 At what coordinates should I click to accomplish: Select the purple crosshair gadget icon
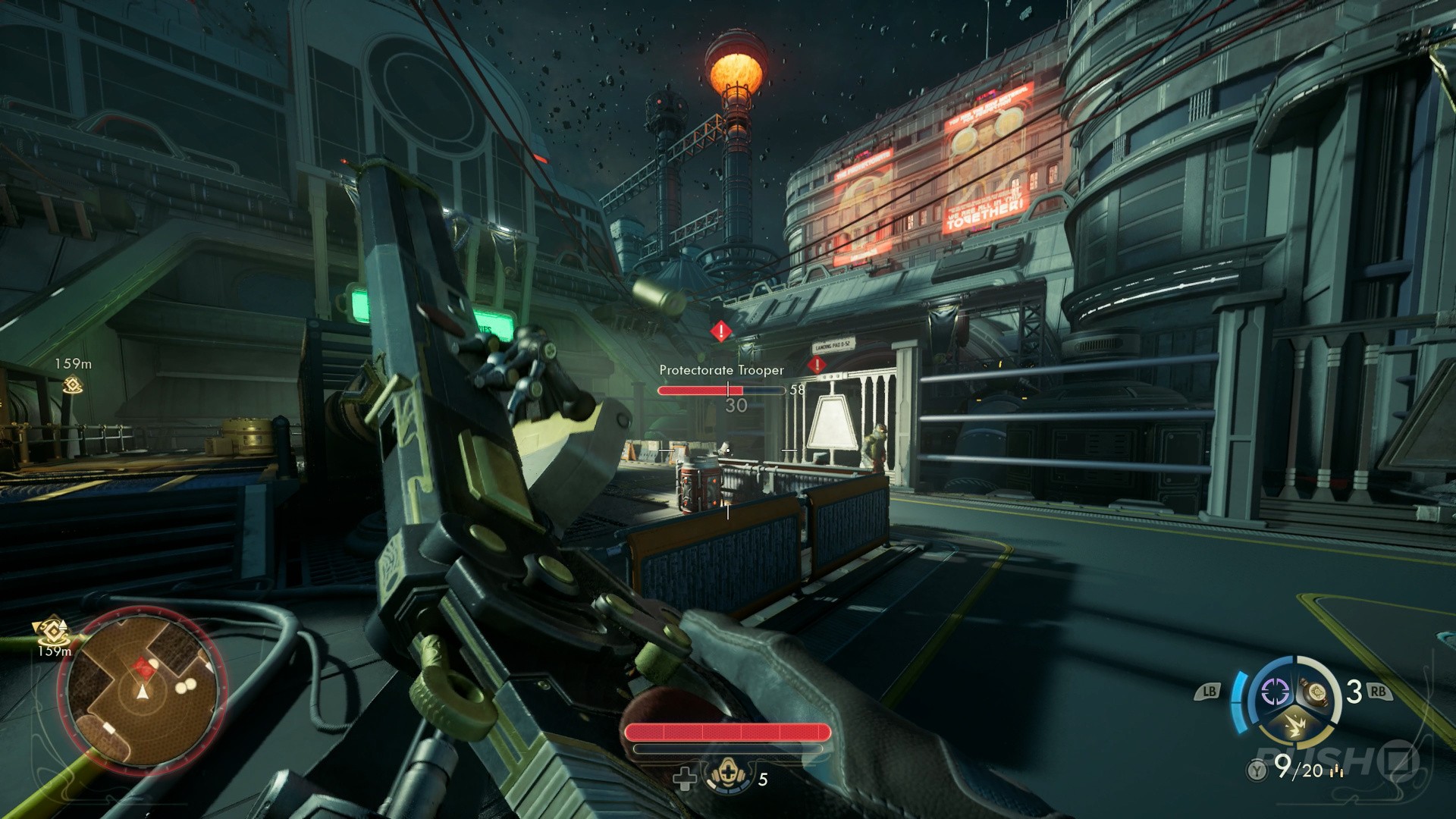[1275, 692]
